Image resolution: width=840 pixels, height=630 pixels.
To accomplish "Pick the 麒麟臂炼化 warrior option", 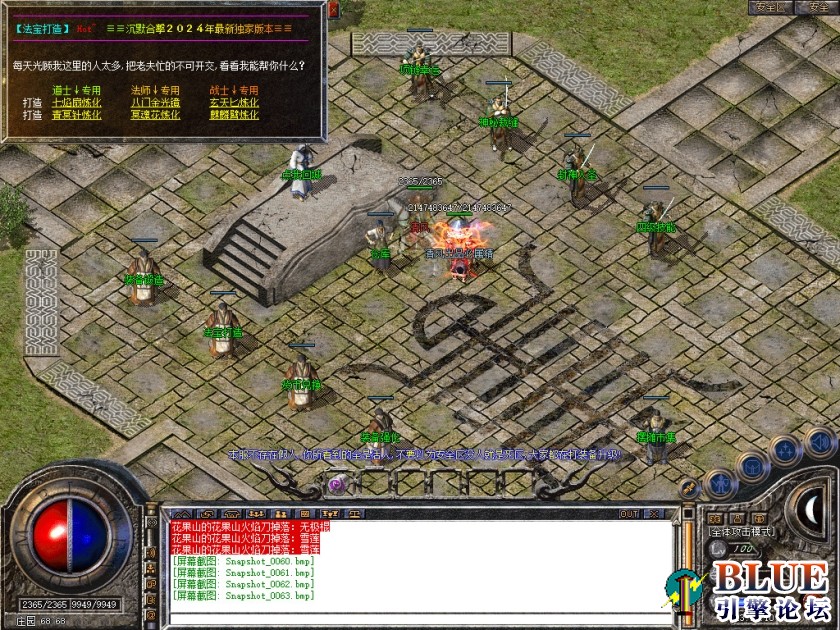I will point(234,115).
